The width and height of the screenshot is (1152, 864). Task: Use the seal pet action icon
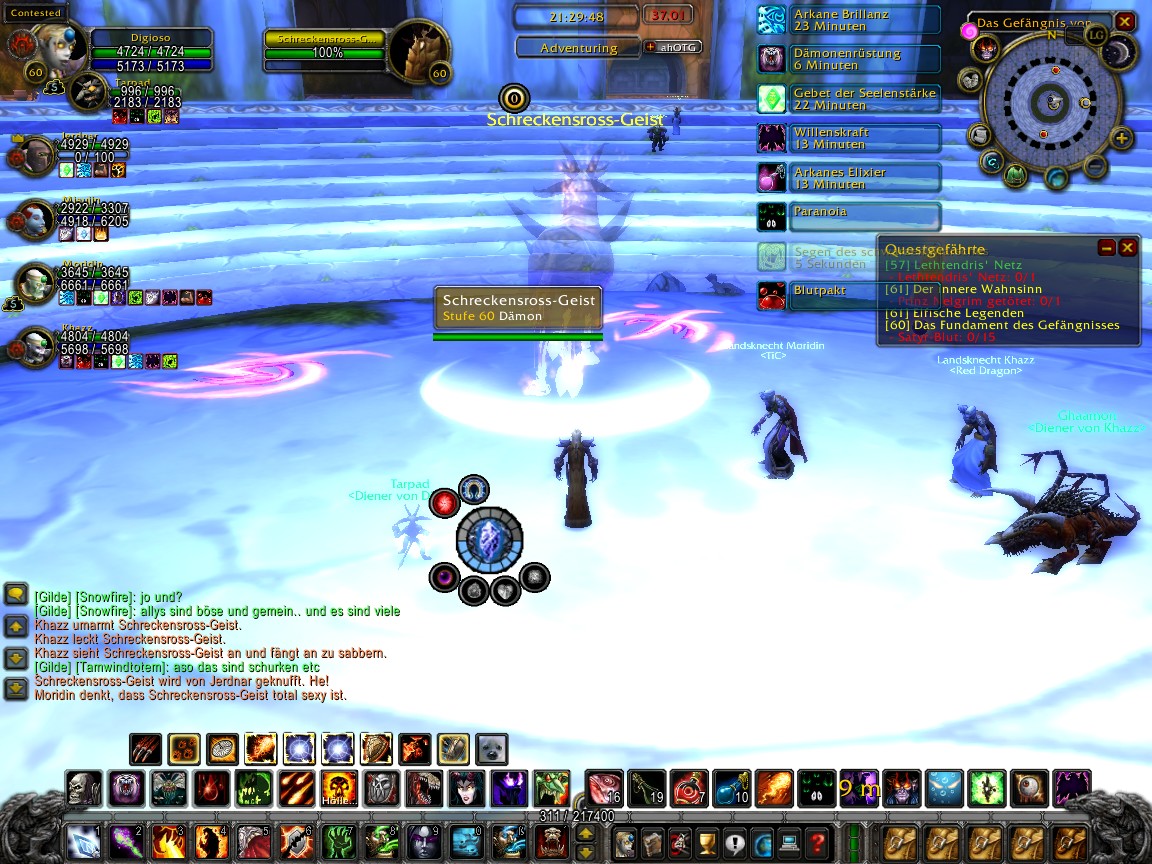pyautogui.click(x=491, y=749)
